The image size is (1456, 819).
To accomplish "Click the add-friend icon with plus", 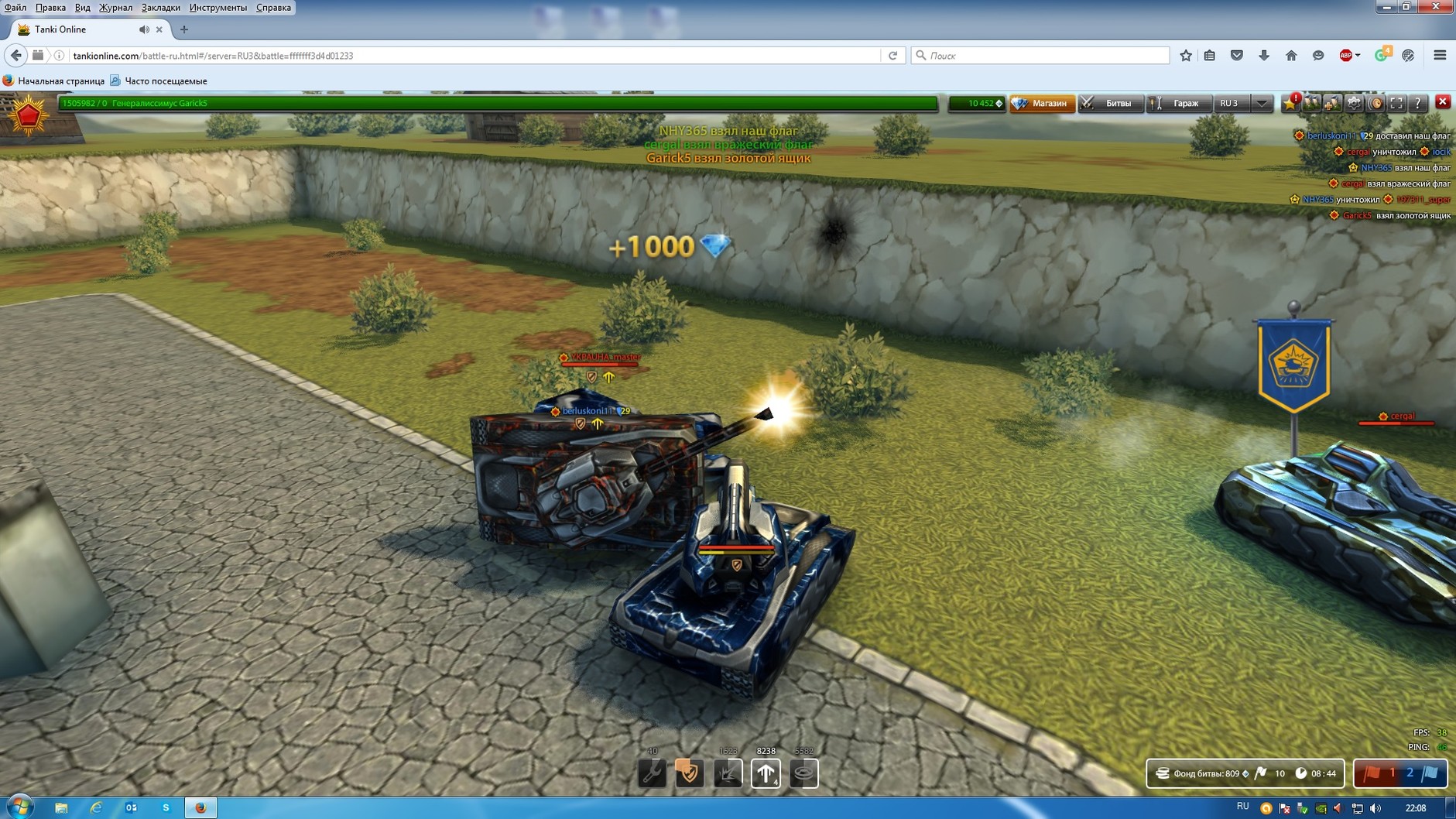I will point(1332,103).
